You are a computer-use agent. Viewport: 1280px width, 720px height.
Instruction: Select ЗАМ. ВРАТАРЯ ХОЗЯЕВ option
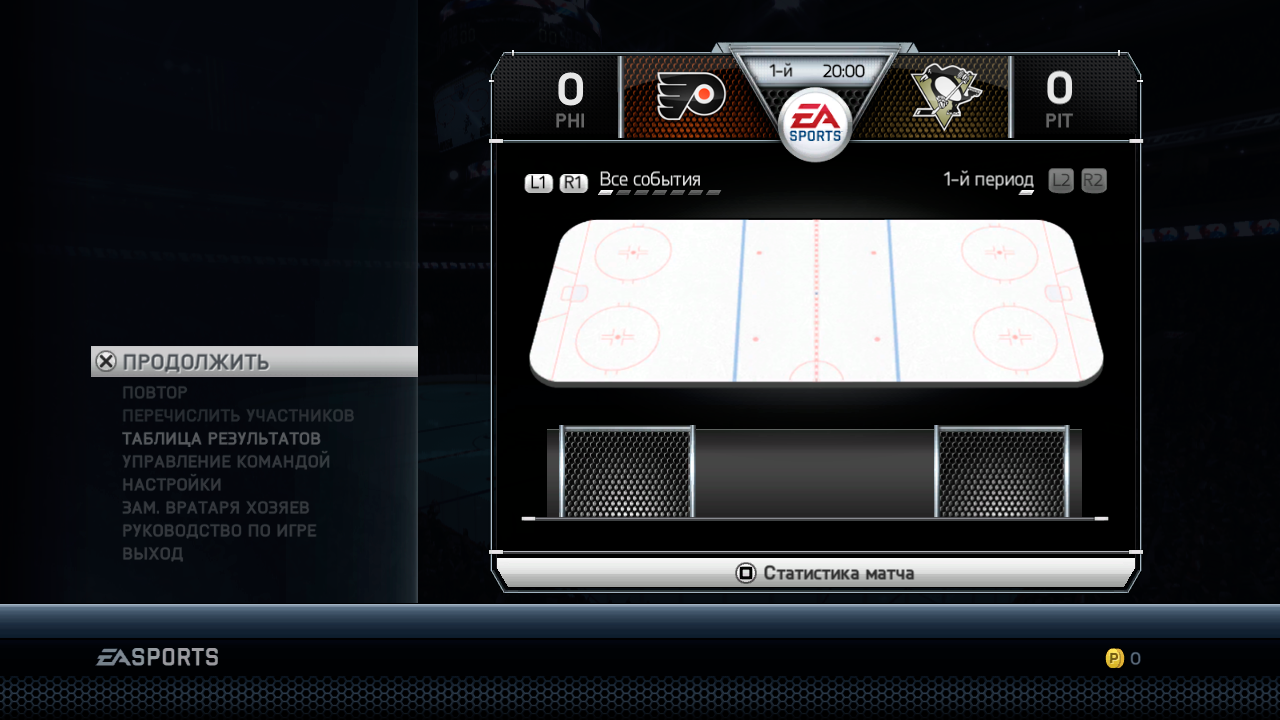(x=216, y=508)
